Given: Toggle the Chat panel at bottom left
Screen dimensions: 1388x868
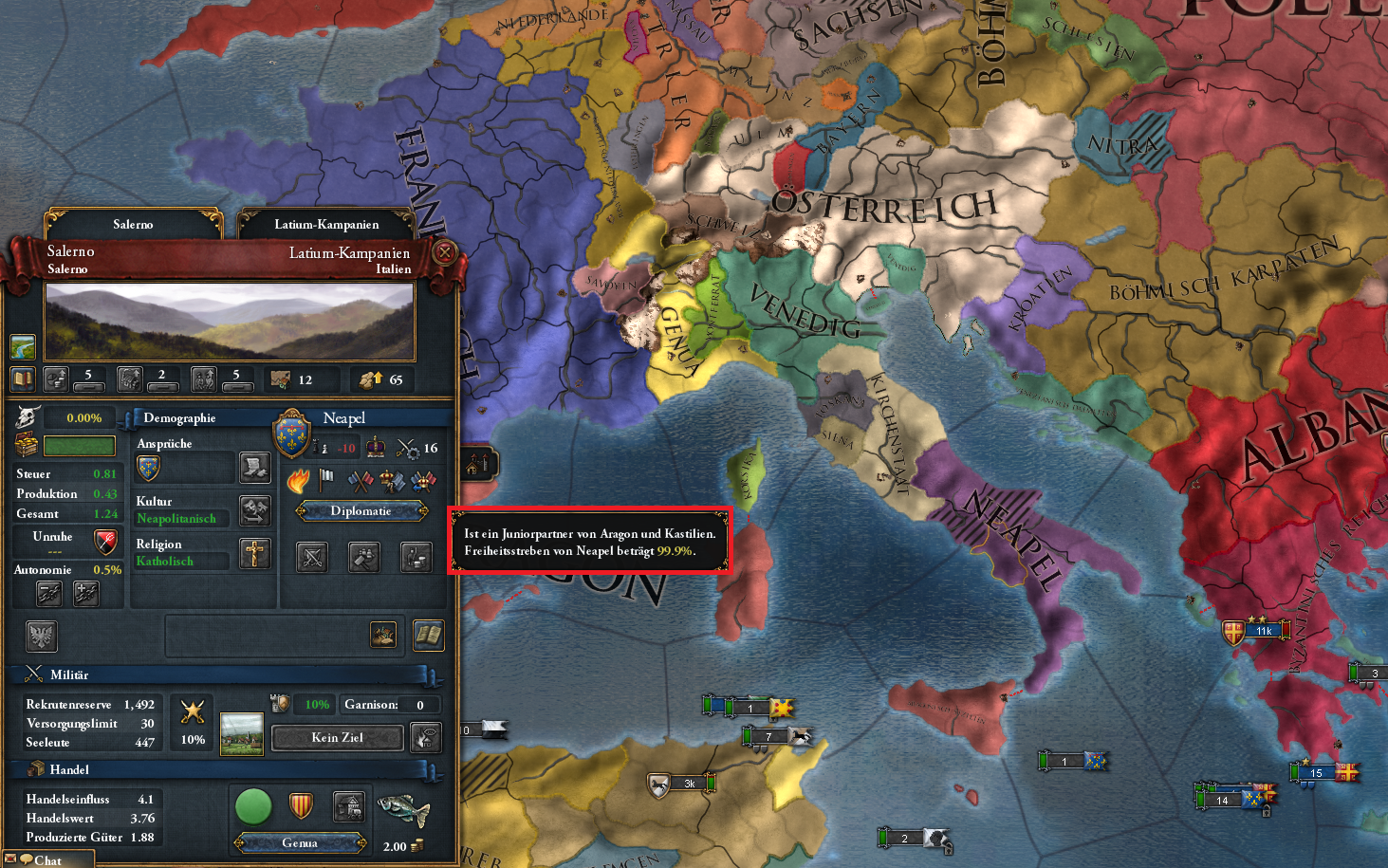Looking at the screenshot, I should pyautogui.click(x=47, y=859).
